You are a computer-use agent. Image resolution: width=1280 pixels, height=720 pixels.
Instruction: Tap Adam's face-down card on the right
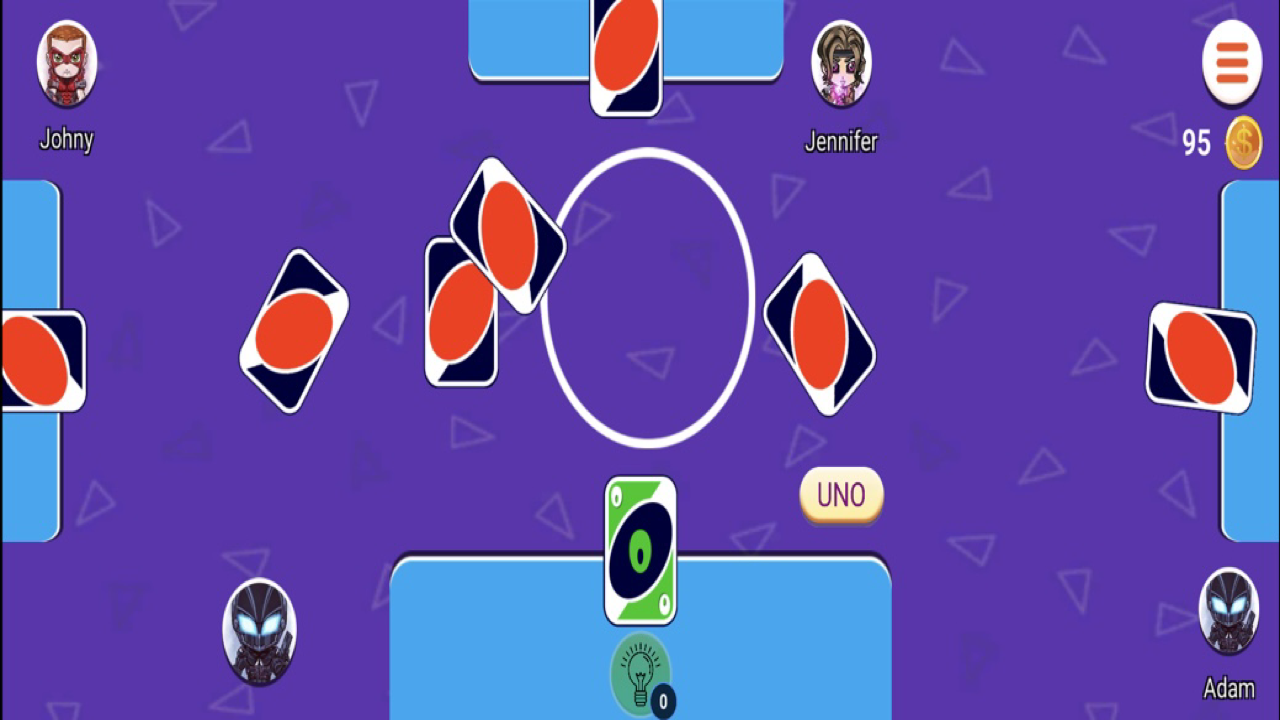1199,357
